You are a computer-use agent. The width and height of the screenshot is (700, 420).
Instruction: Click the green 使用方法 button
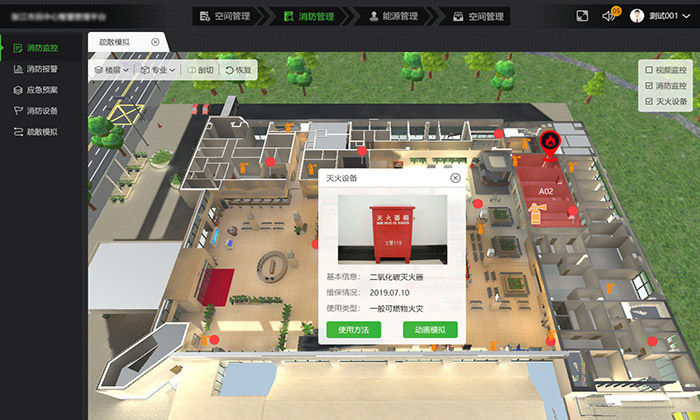pyautogui.click(x=354, y=329)
